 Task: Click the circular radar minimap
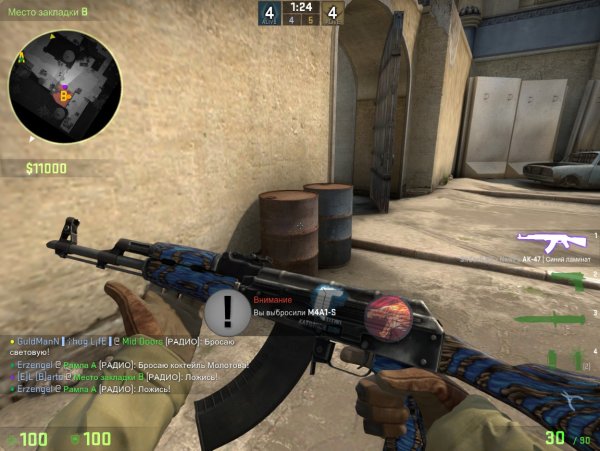(65, 86)
